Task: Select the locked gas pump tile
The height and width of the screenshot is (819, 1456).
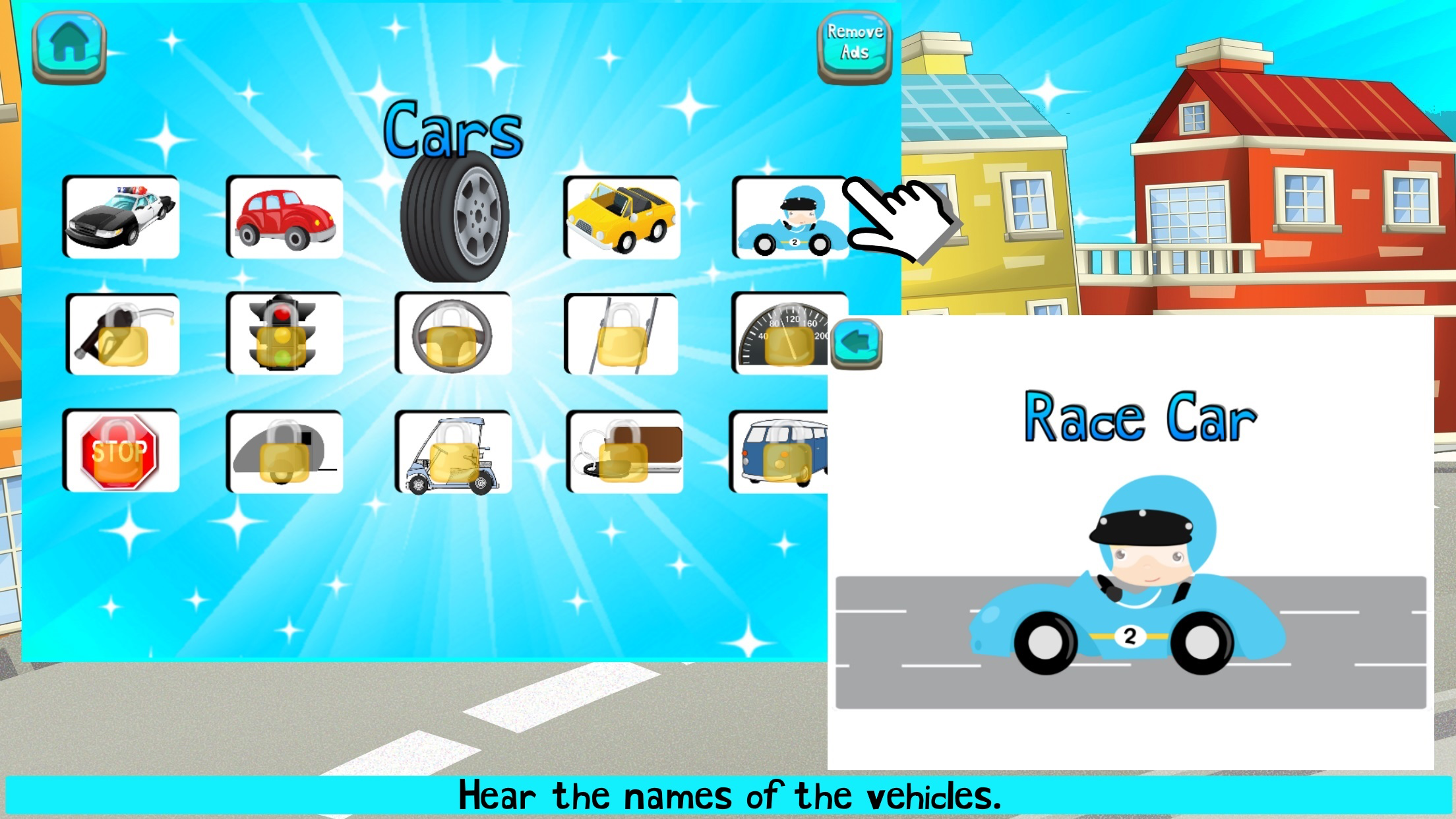Action: [x=123, y=334]
